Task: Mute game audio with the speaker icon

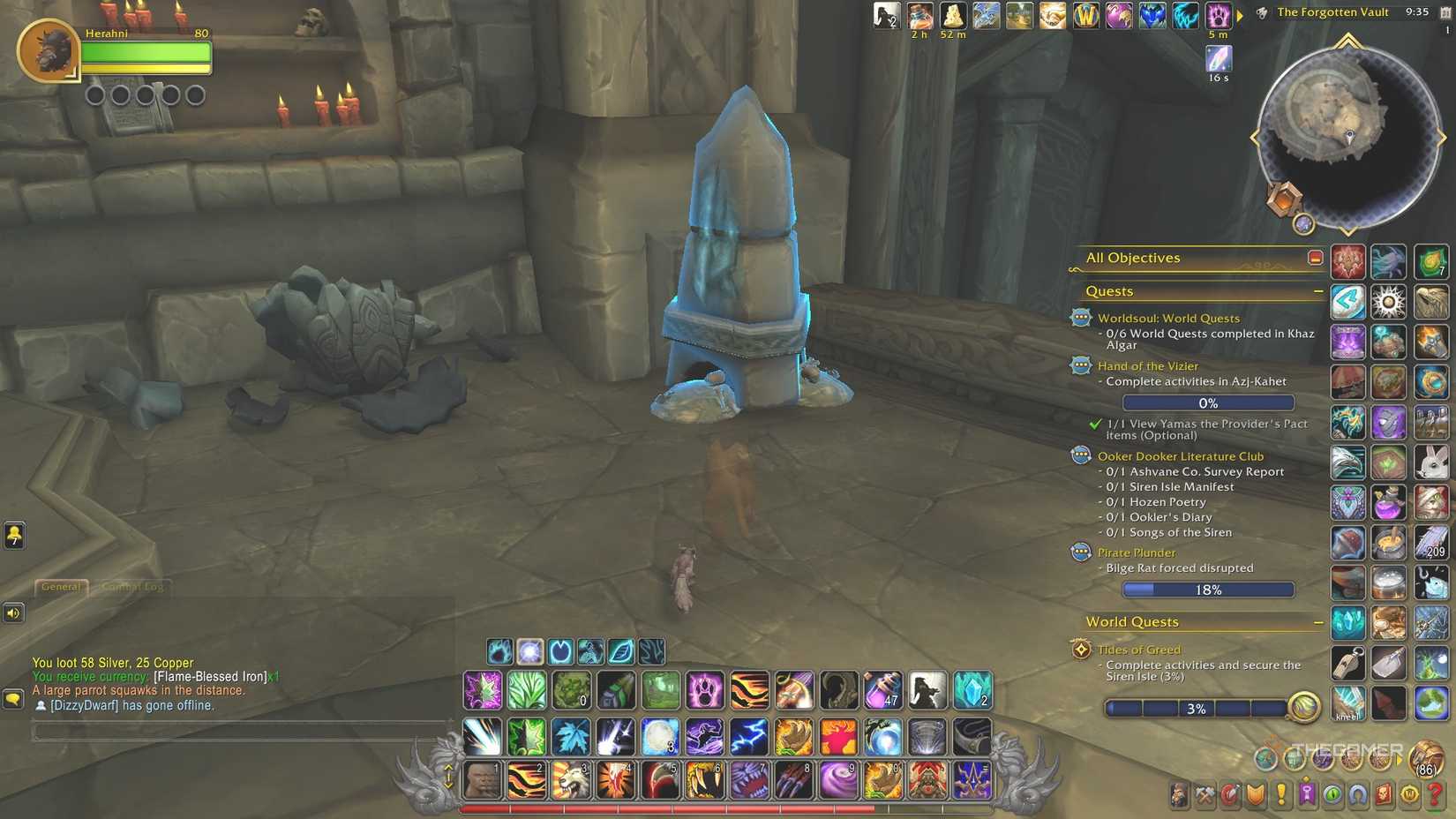Action: (x=13, y=612)
